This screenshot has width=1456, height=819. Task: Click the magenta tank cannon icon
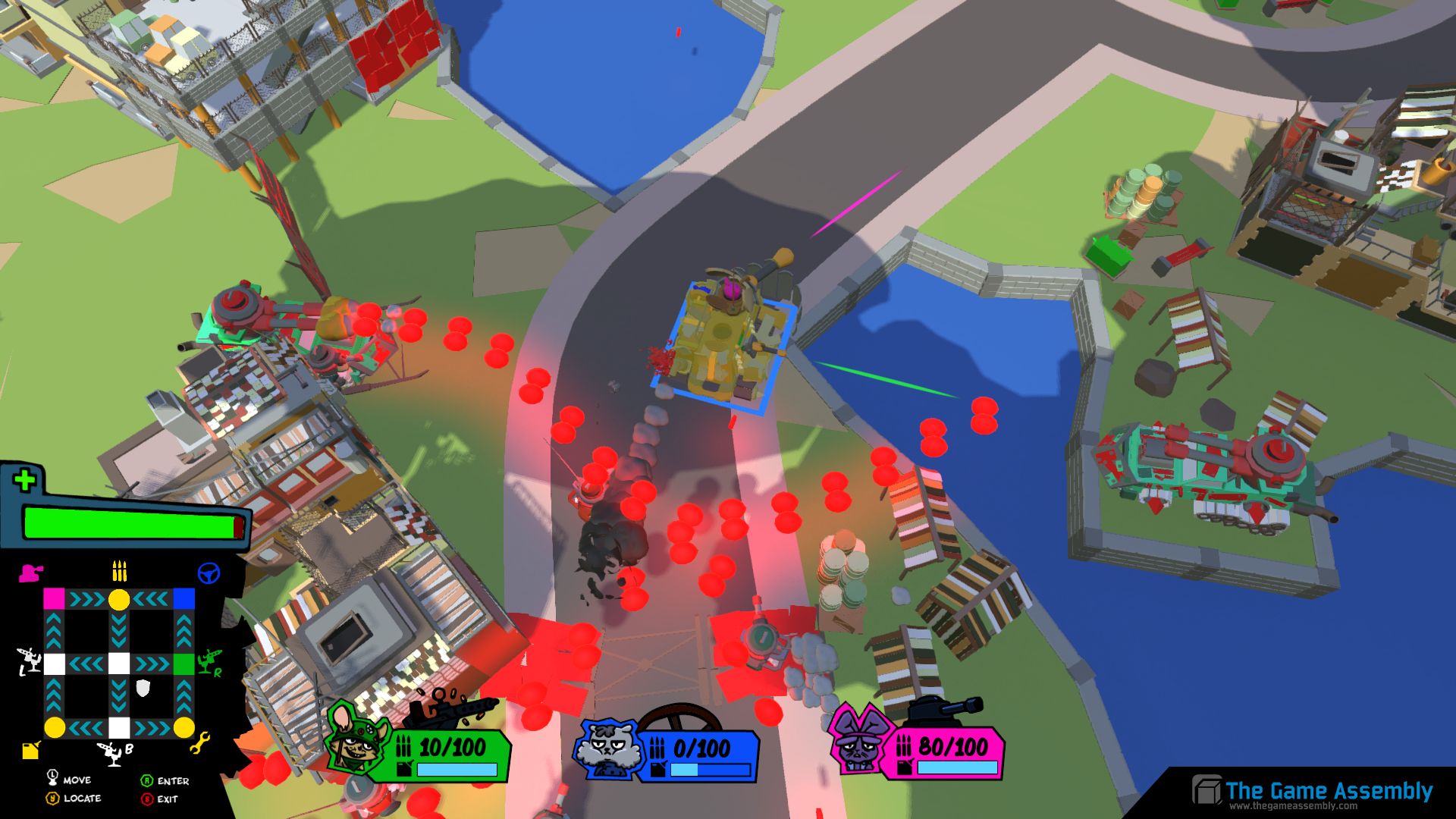click(x=30, y=573)
